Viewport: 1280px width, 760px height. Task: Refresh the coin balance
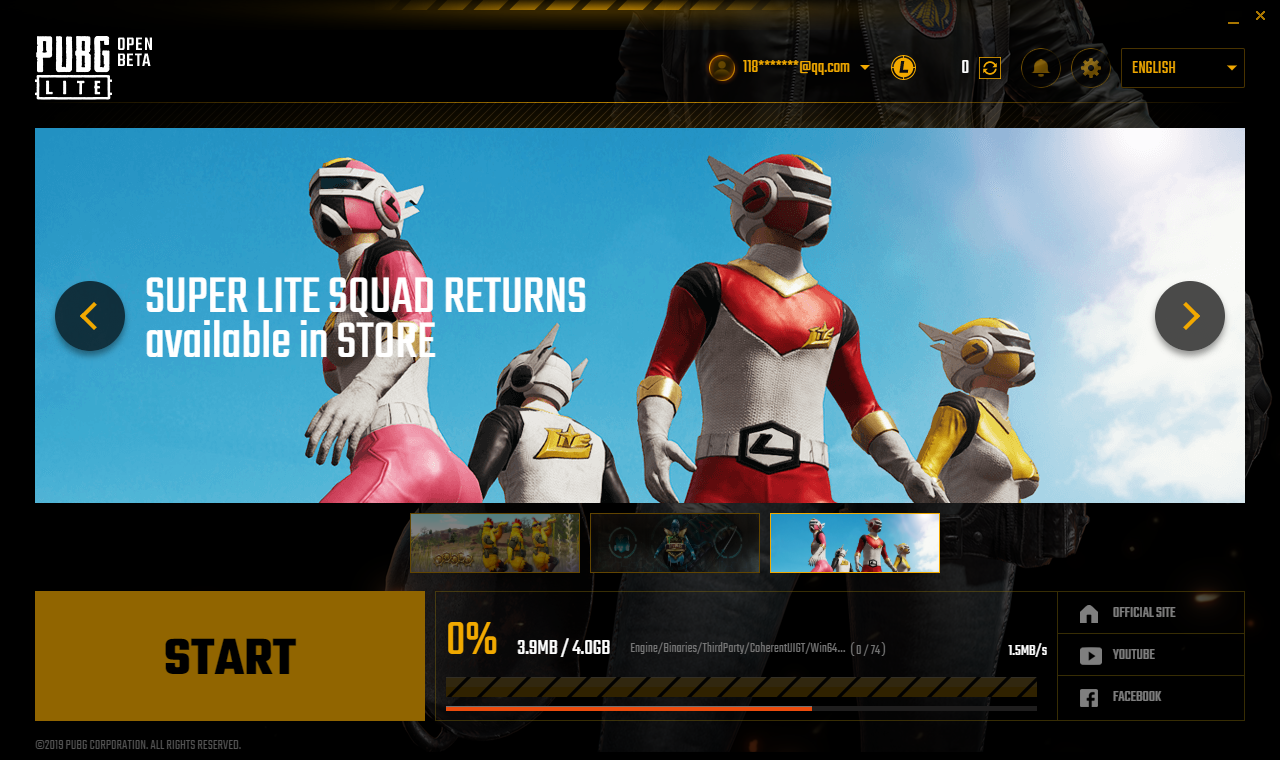[990, 68]
